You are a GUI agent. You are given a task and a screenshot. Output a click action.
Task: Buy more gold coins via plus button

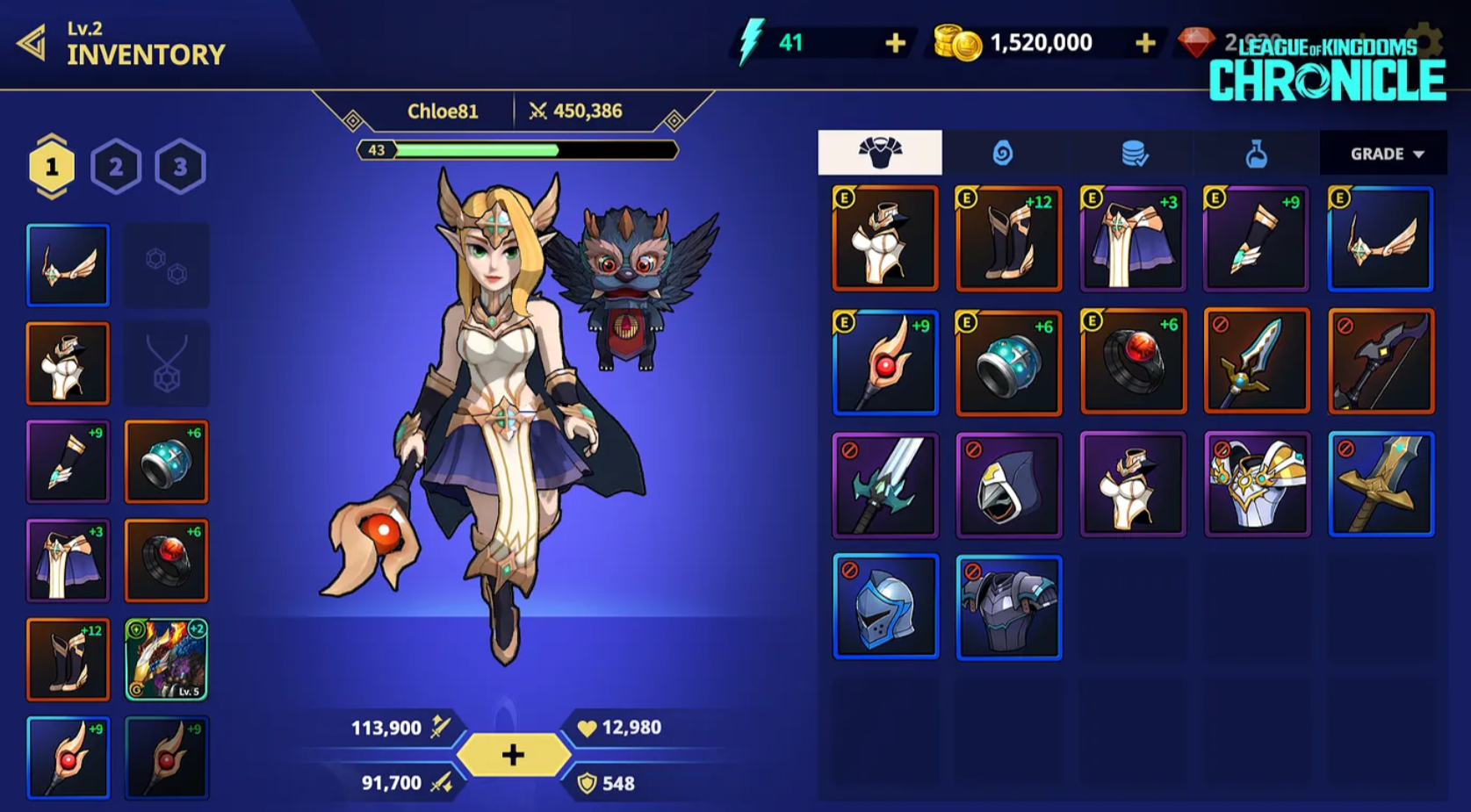click(1145, 43)
